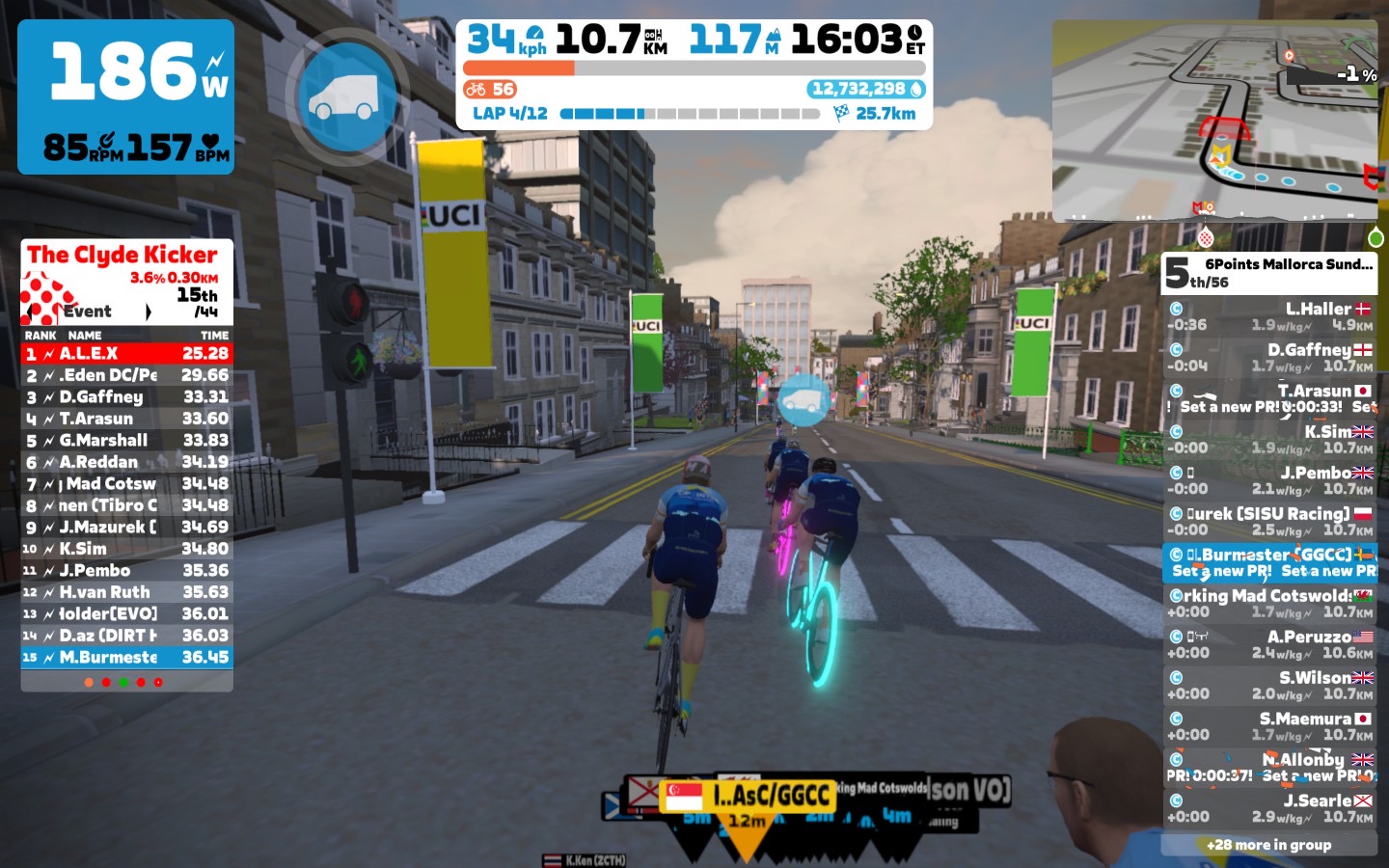This screenshot has height=868, width=1389.
Task: Pick K.Sim from the nearby riders list
Action: [x=1269, y=440]
